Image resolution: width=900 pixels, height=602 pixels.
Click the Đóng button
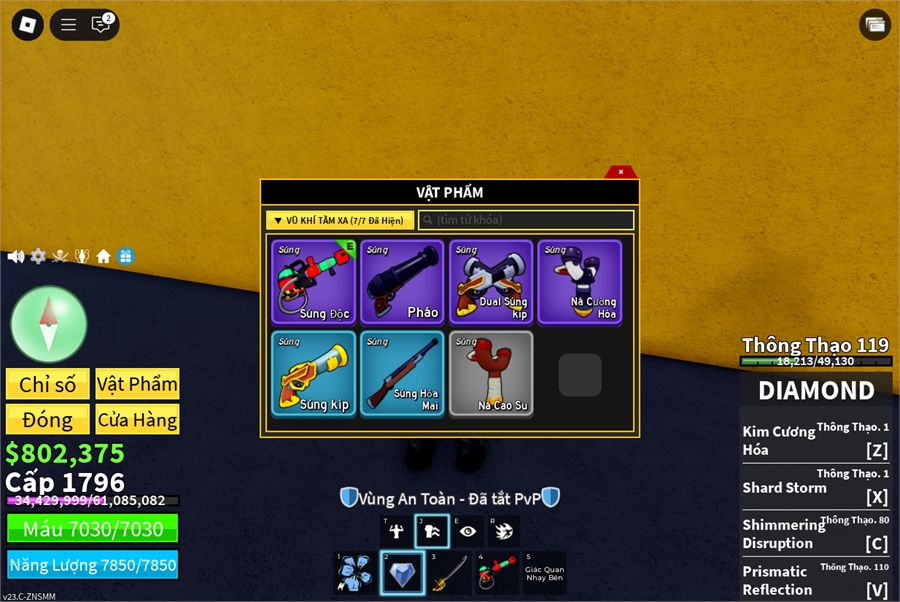(x=48, y=419)
